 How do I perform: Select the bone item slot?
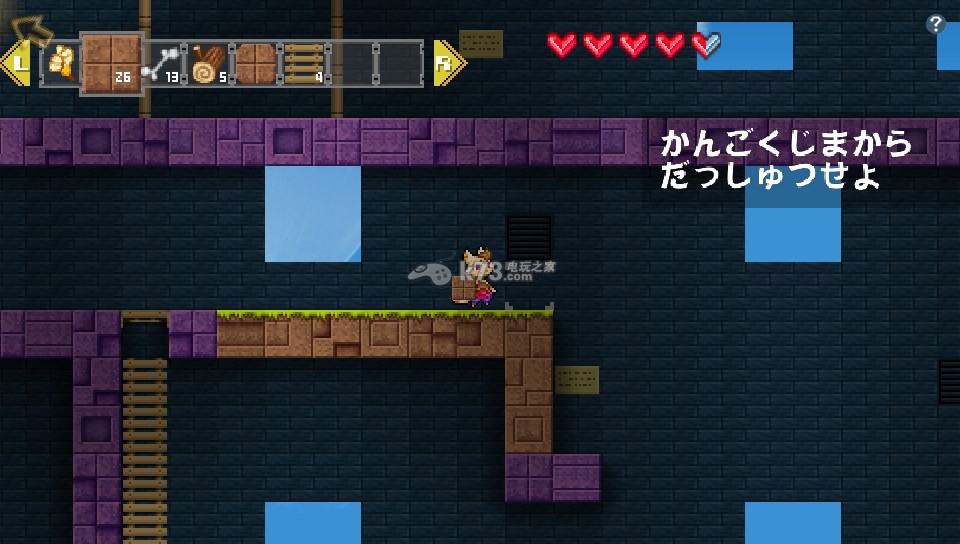point(162,64)
